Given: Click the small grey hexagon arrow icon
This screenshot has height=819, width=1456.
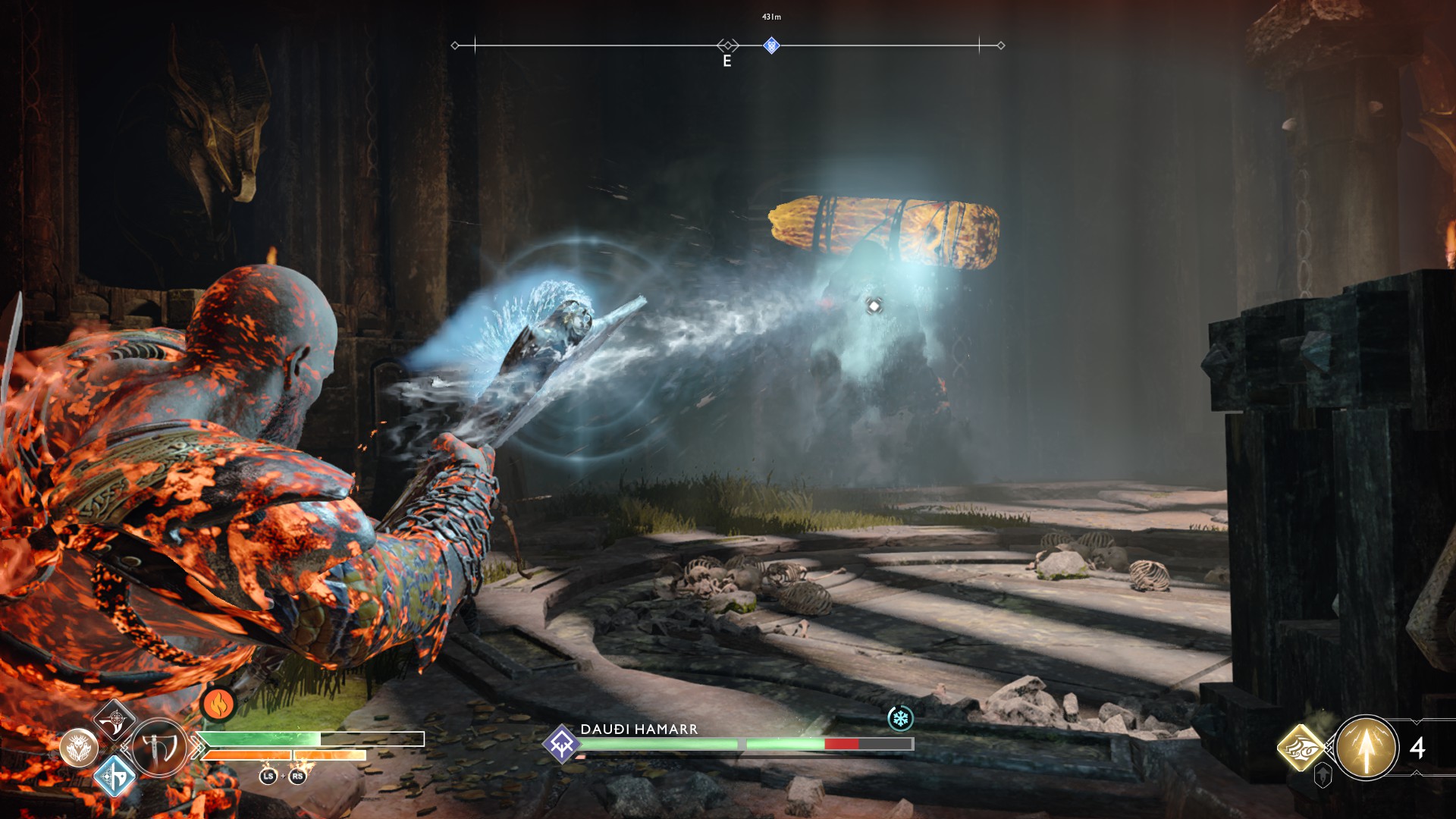Looking at the screenshot, I should pyautogui.click(x=1323, y=776).
